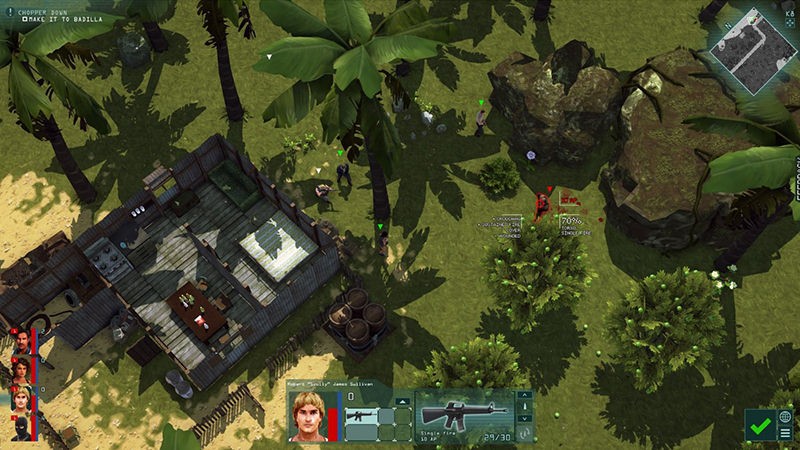Click the equipped assault rifle weapon panel
The image size is (800, 450).
coord(462,415)
